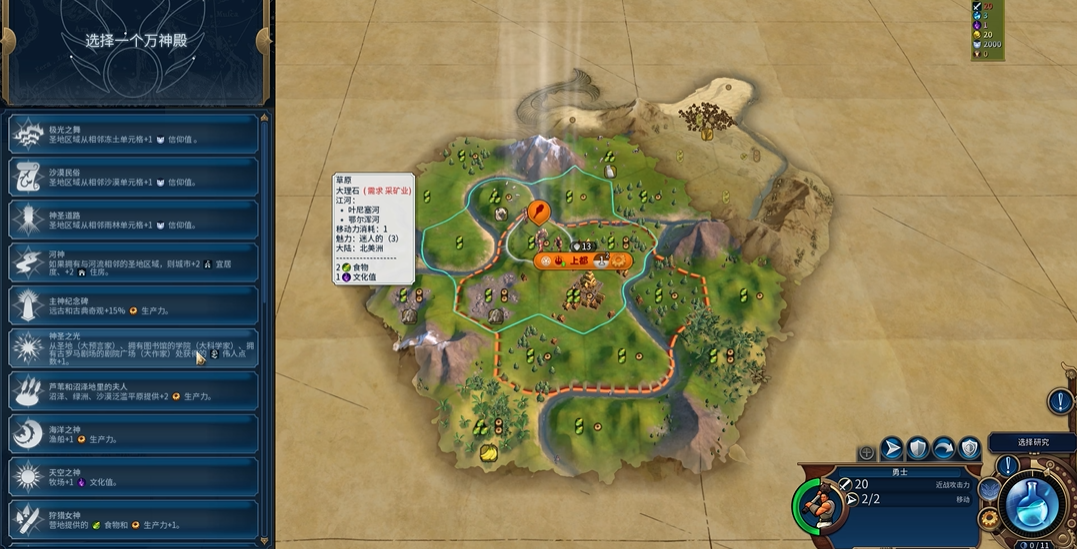Select the 沙漠民俗 pantheon option

(x=133, y=177)
